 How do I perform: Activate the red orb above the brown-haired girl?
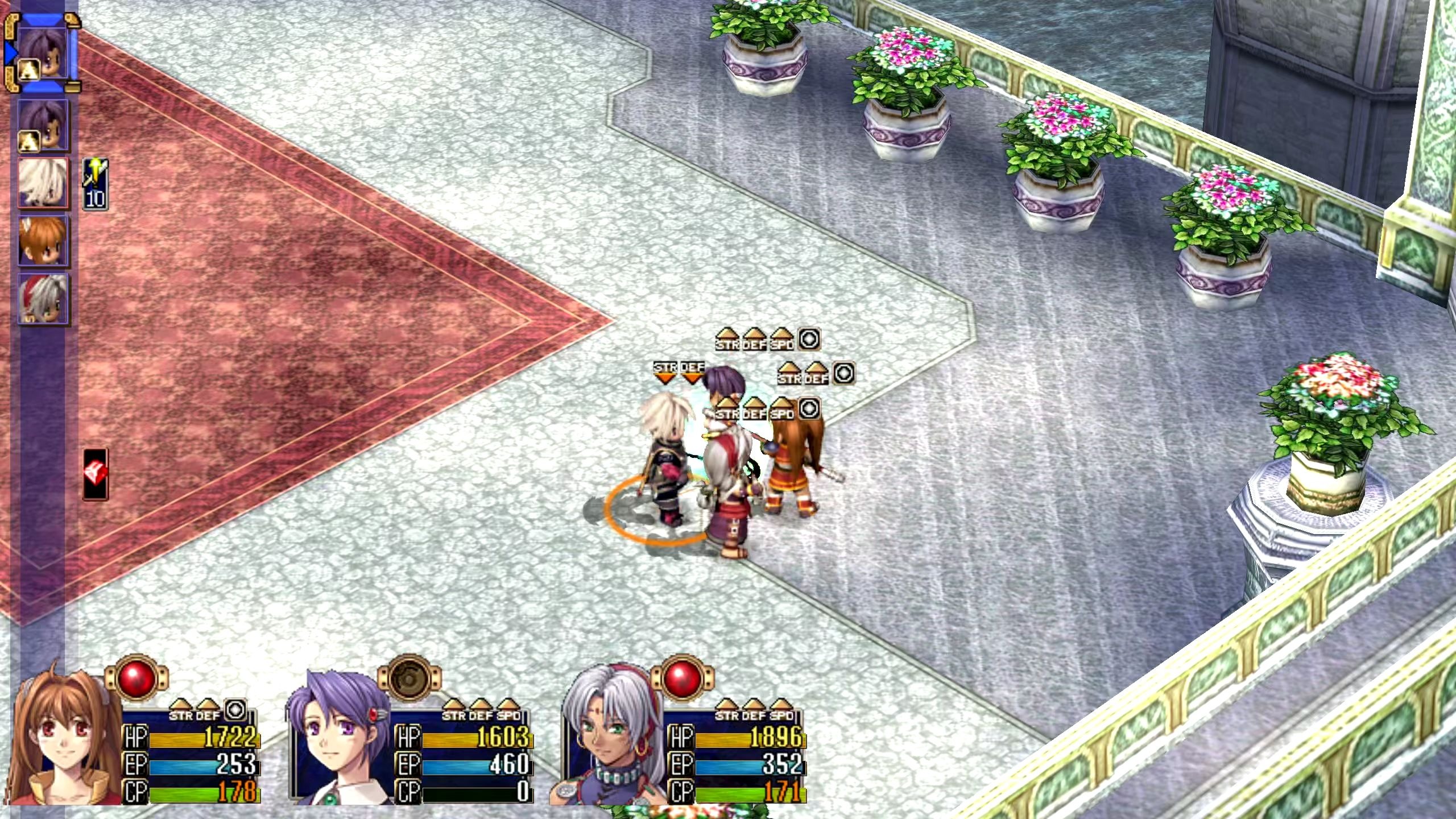136,678
